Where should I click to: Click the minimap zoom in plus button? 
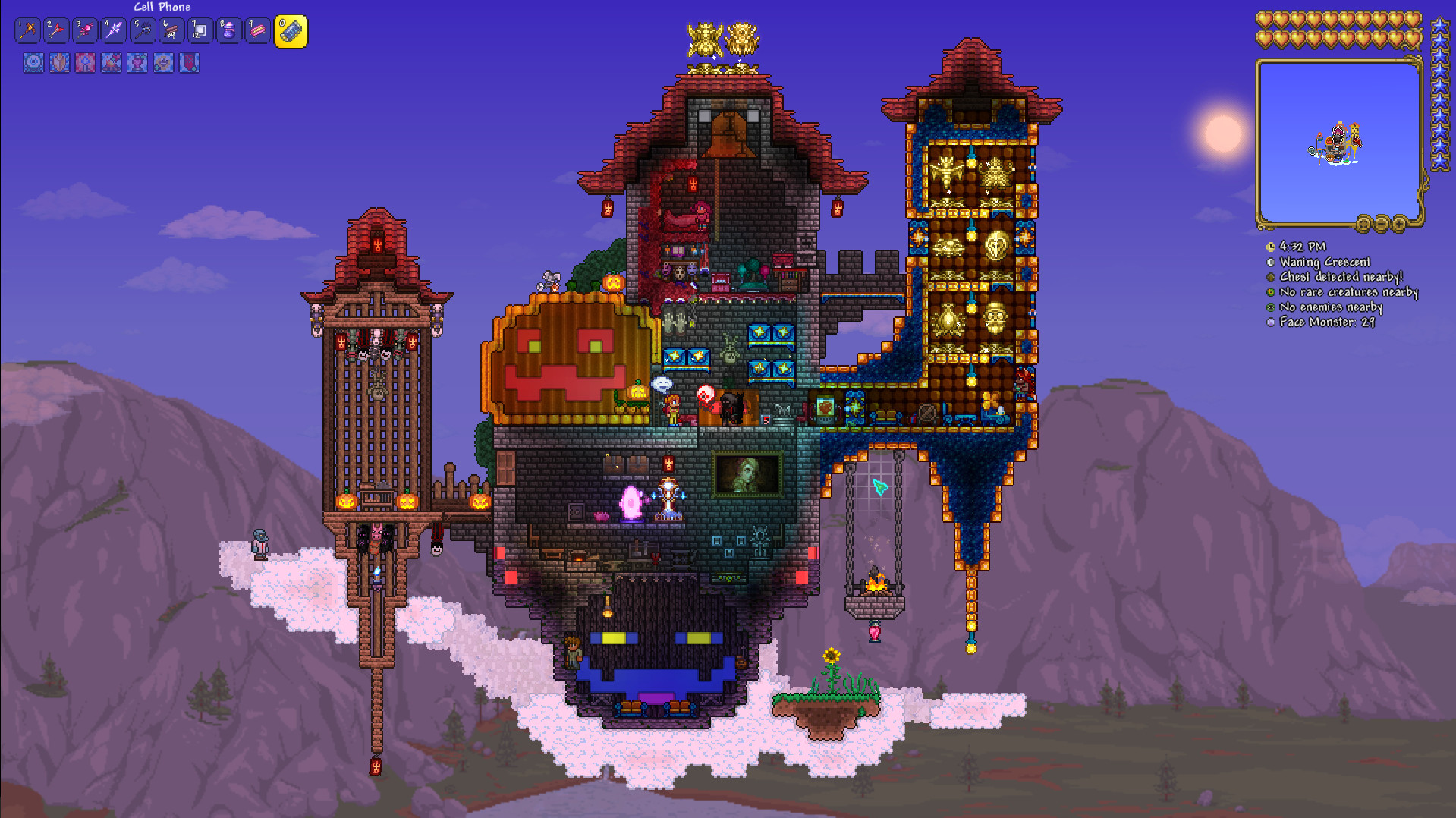point(1399,224)
